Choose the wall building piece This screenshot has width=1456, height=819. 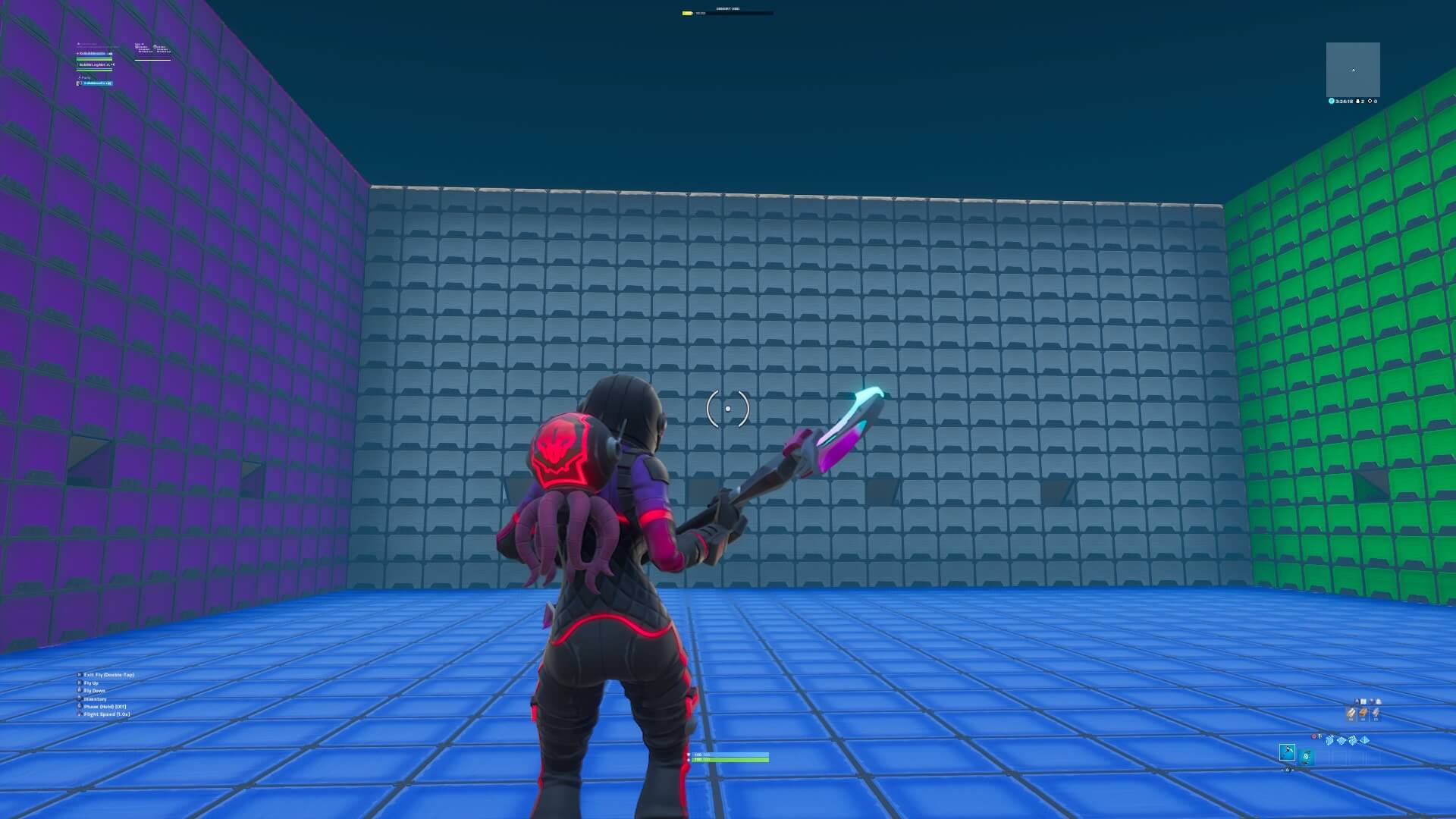click(1330, 740)
